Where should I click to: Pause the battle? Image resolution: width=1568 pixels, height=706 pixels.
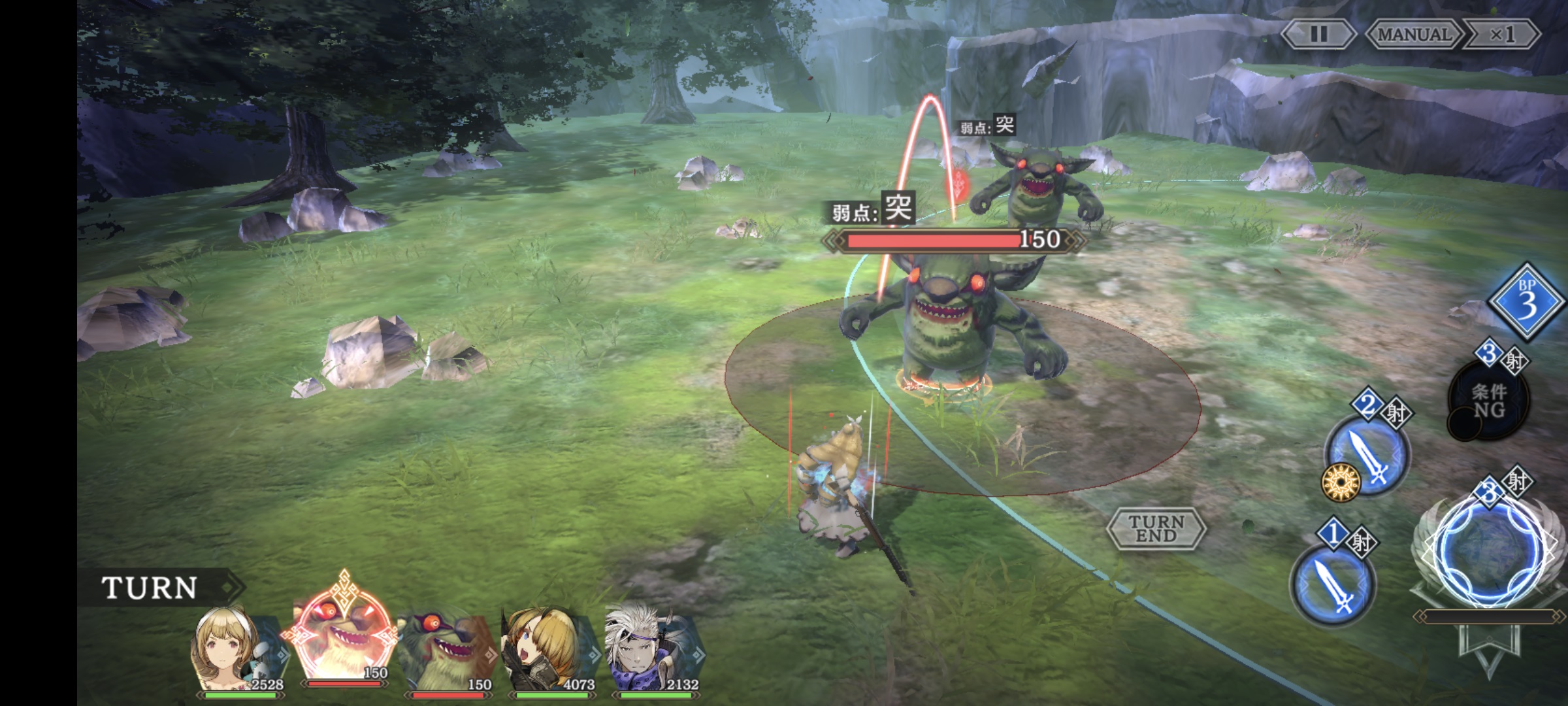pyautogui.click(x=1318, y=34)
